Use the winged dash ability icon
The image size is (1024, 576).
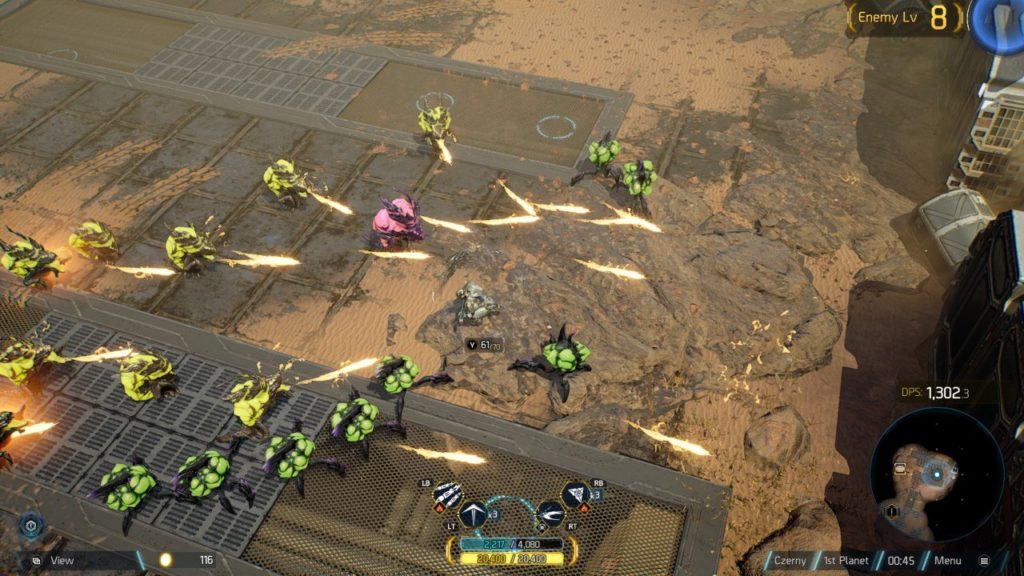click(550, 515)
